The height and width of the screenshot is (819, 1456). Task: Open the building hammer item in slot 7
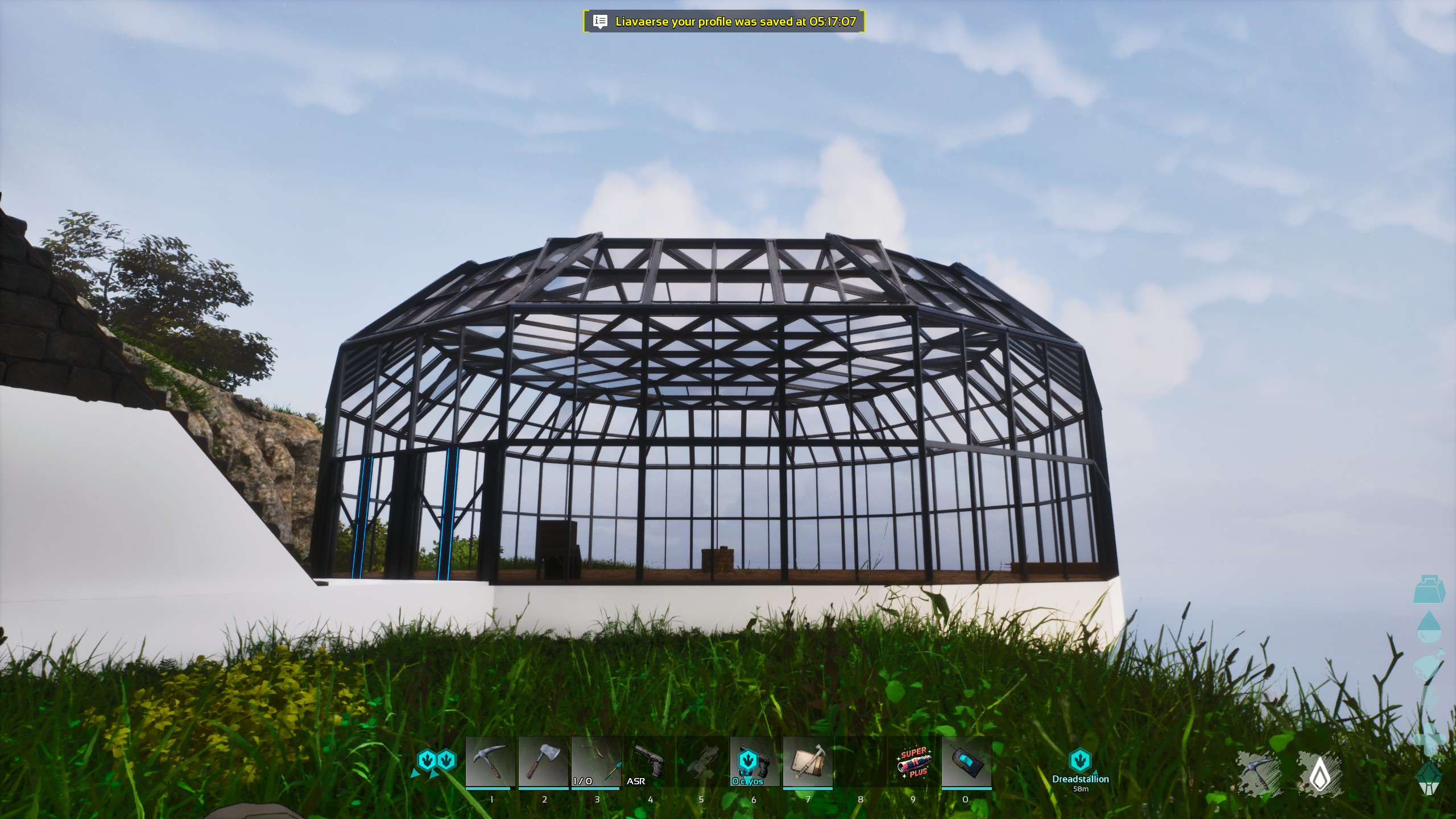click(x=806, y=762)
